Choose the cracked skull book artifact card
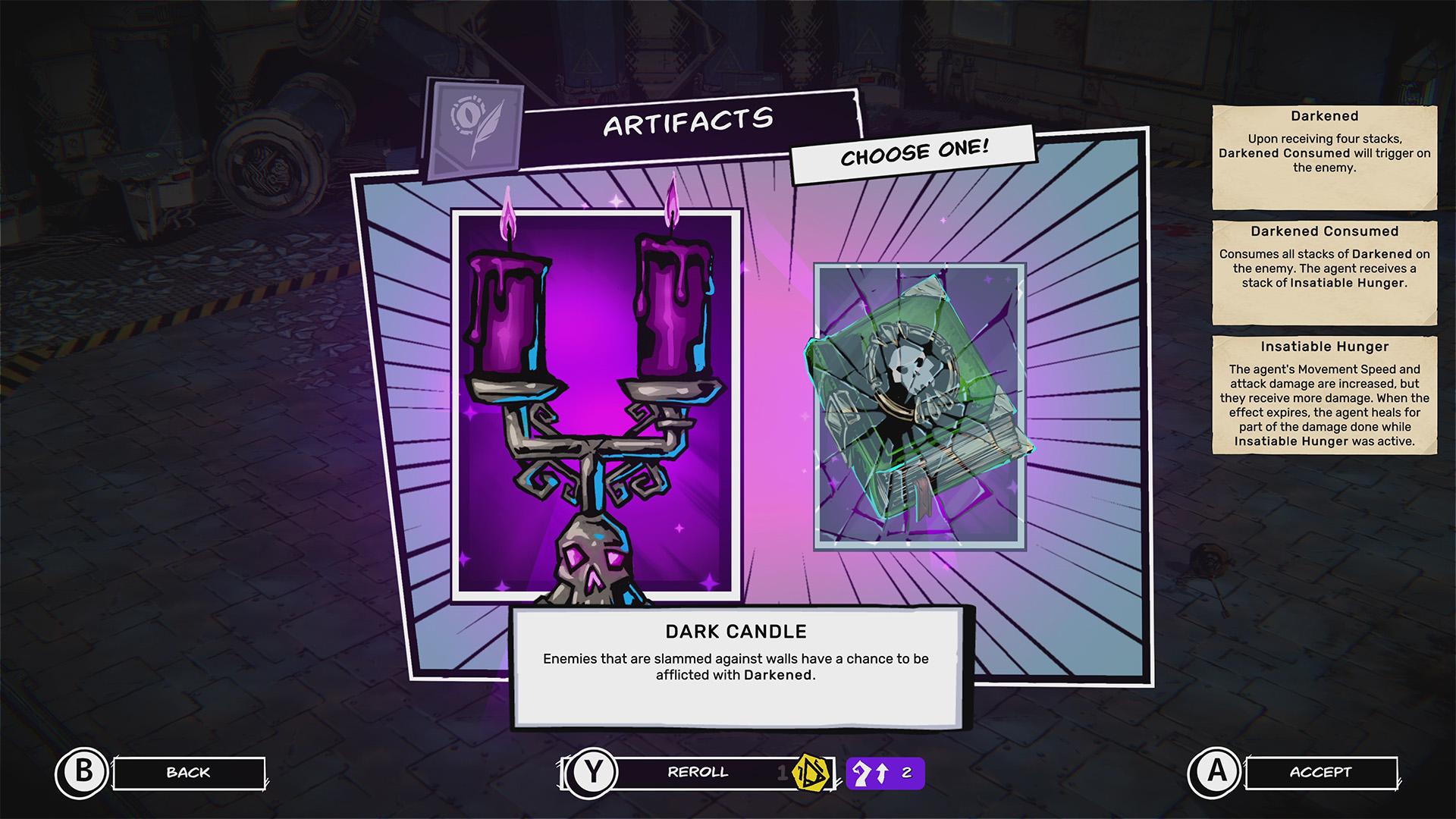This screenshot has width=1456, height=819. [x=919, y=406]
